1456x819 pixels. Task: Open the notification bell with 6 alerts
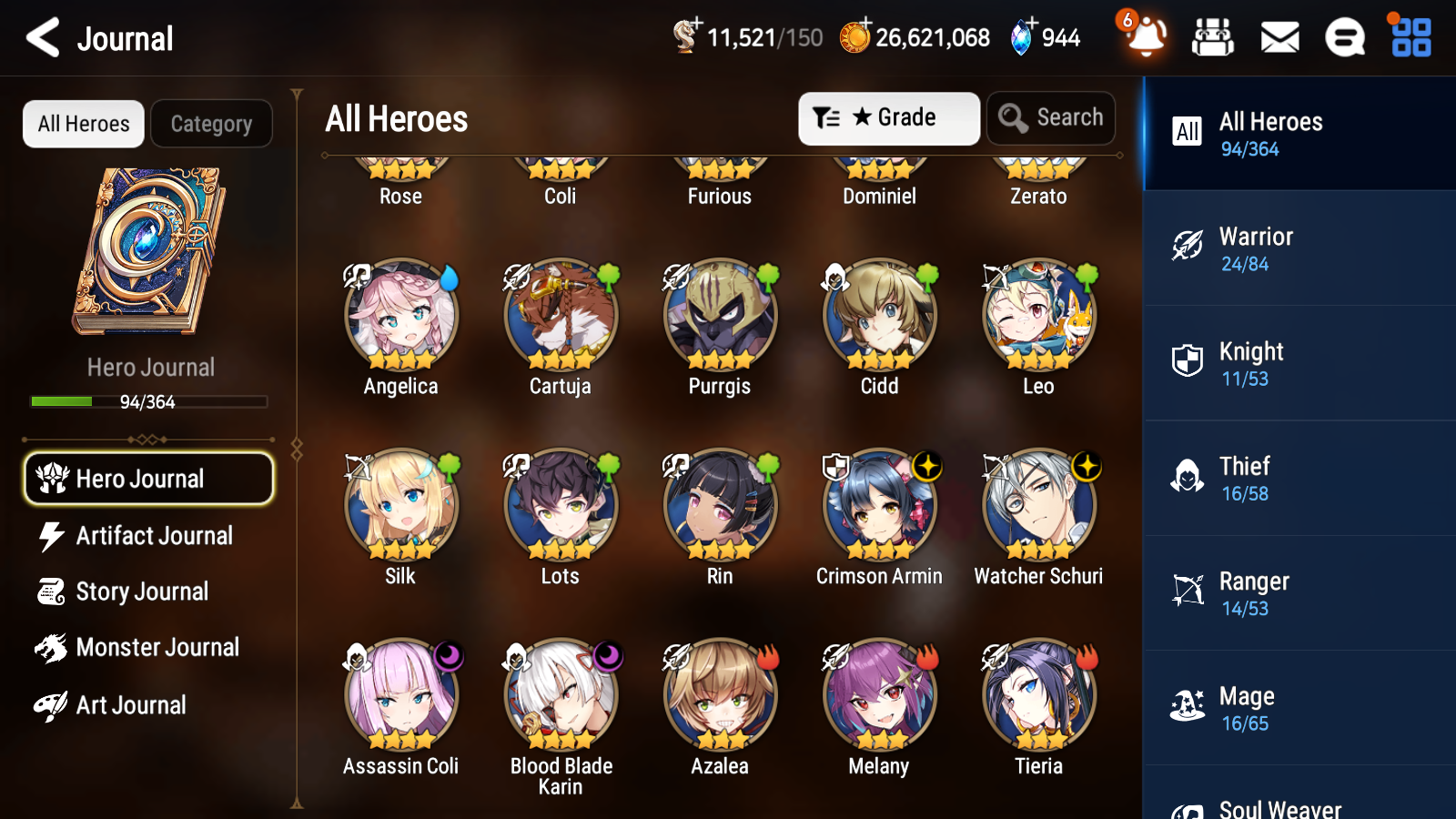tap(1145, 39)
